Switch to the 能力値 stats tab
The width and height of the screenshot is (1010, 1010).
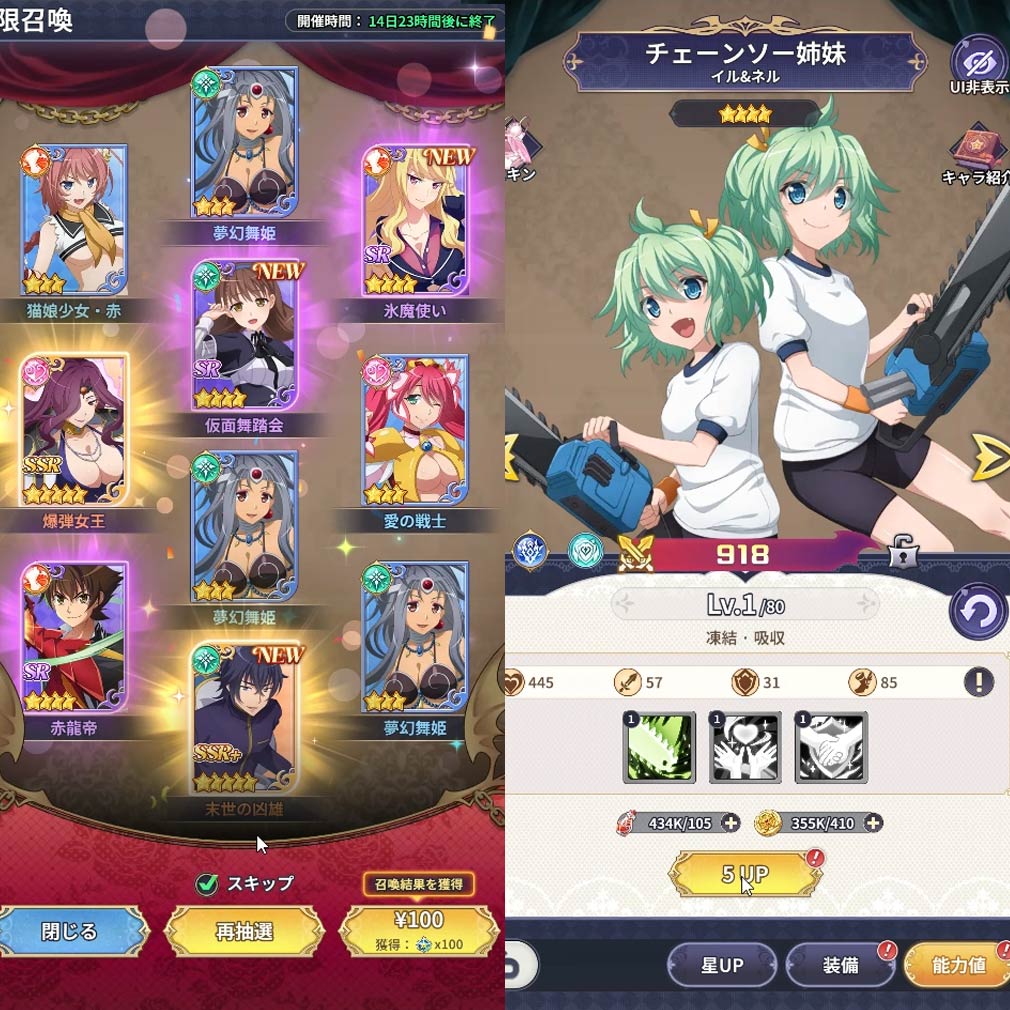pos(958,965)
